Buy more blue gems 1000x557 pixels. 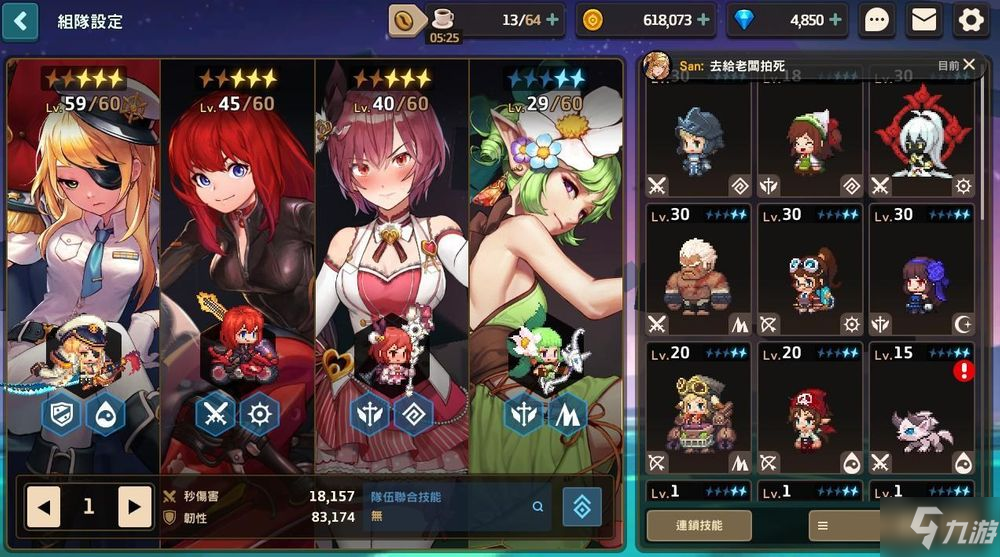pos(836,20)
